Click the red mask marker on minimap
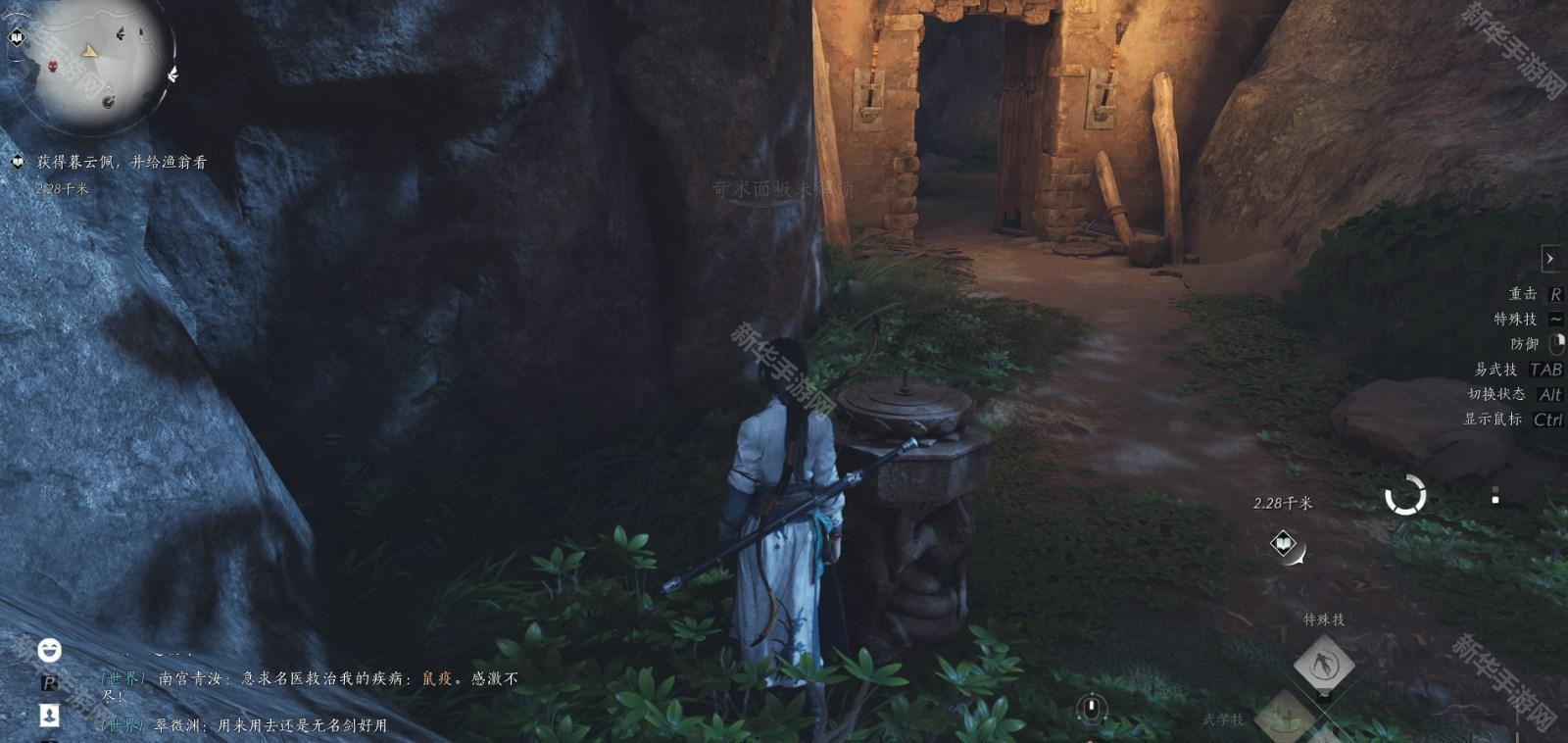 [x=54, y=67]
